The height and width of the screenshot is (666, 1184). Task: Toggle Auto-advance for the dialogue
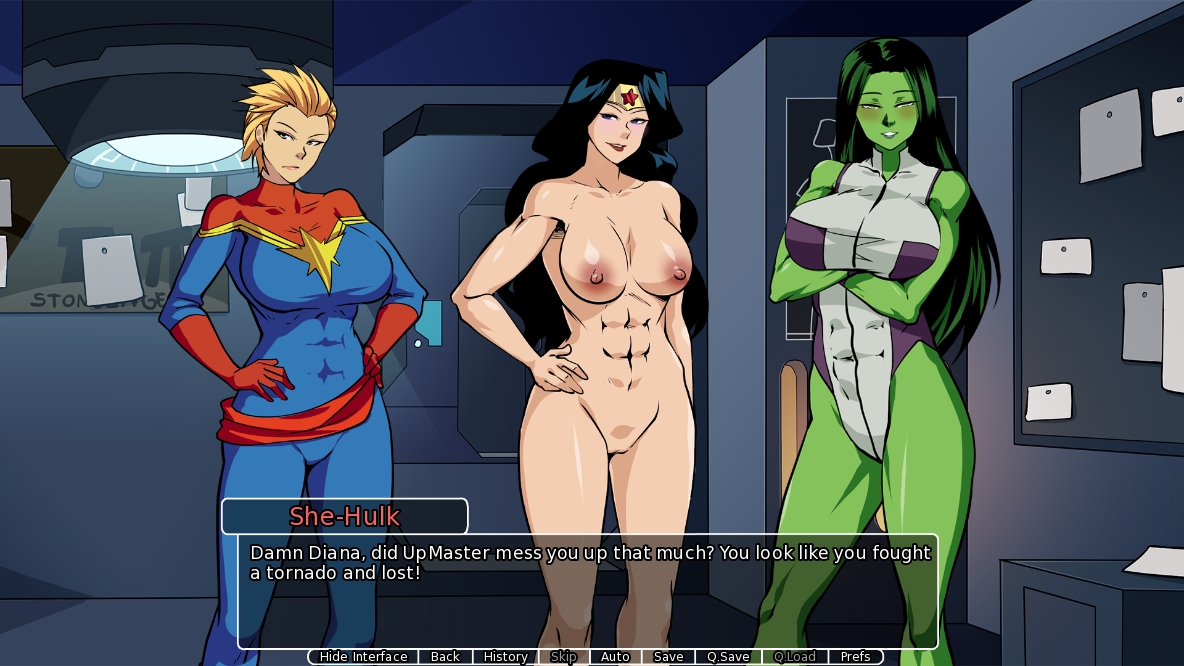615,657
